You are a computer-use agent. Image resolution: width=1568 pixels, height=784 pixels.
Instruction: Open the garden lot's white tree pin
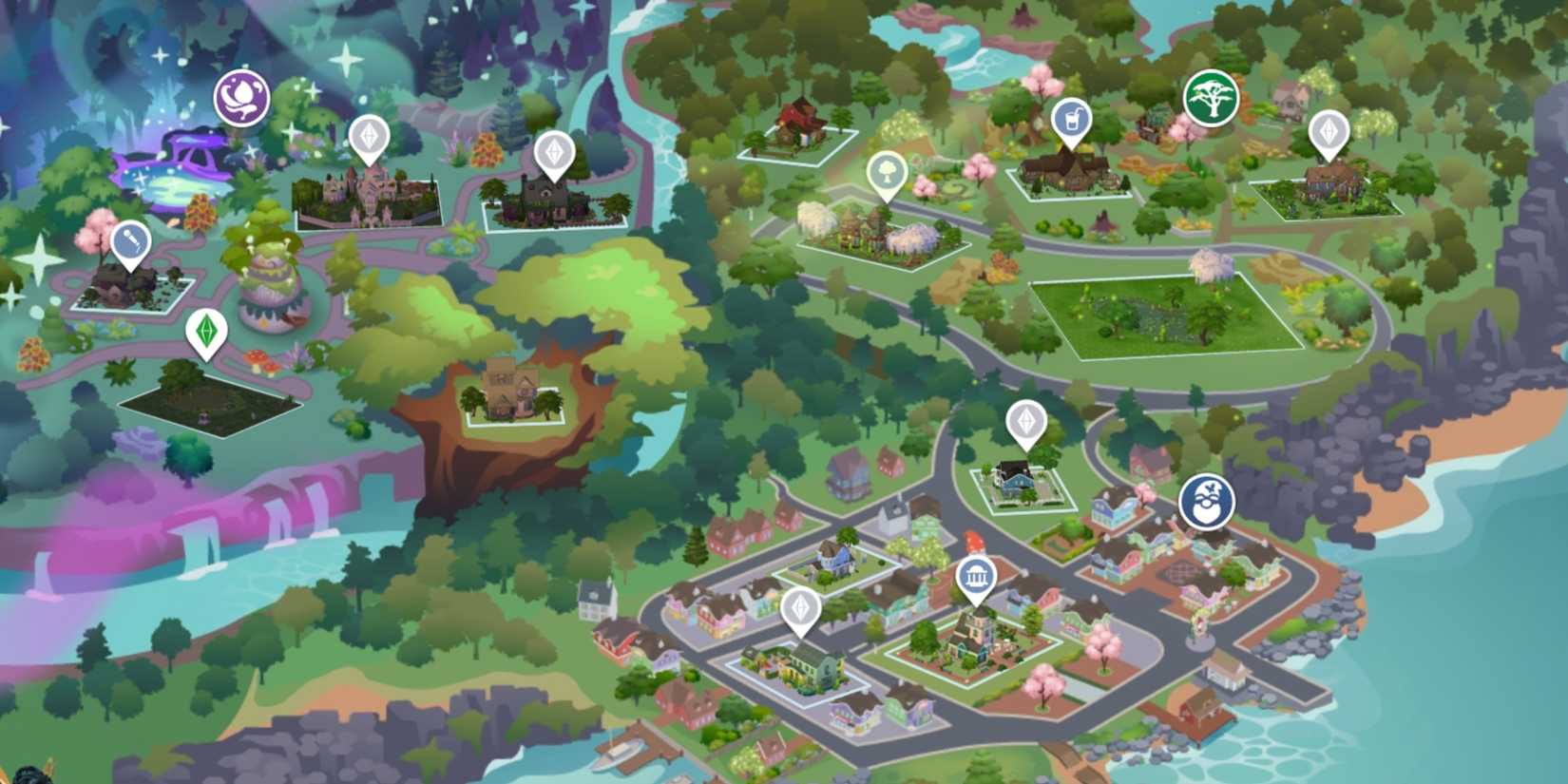pyautogui.click(x=888, y=171)
